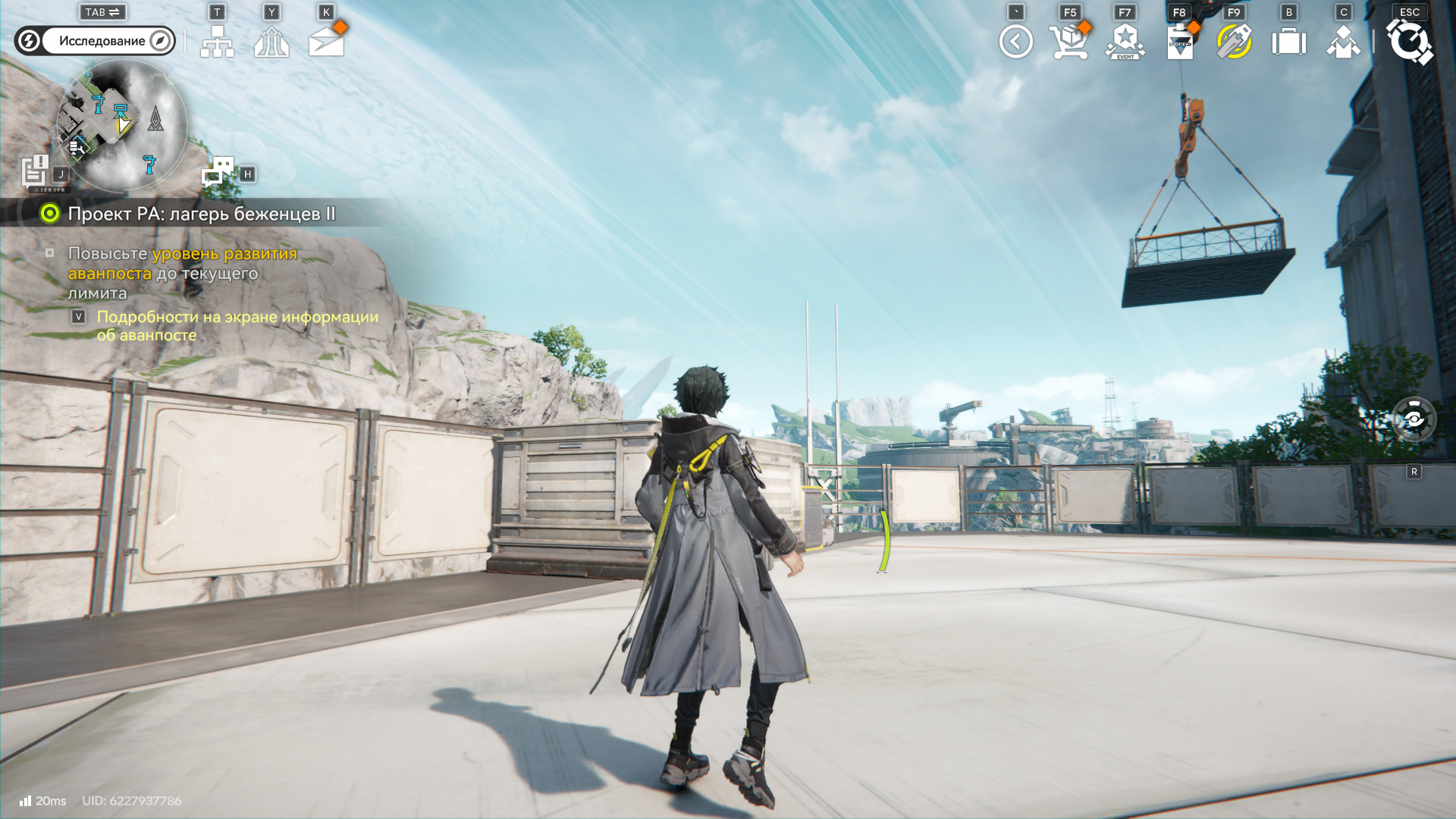Open the shopping cart store icon
Image resolution: width=1456 pixels, height=819 pixels.
coord(1069,42)
